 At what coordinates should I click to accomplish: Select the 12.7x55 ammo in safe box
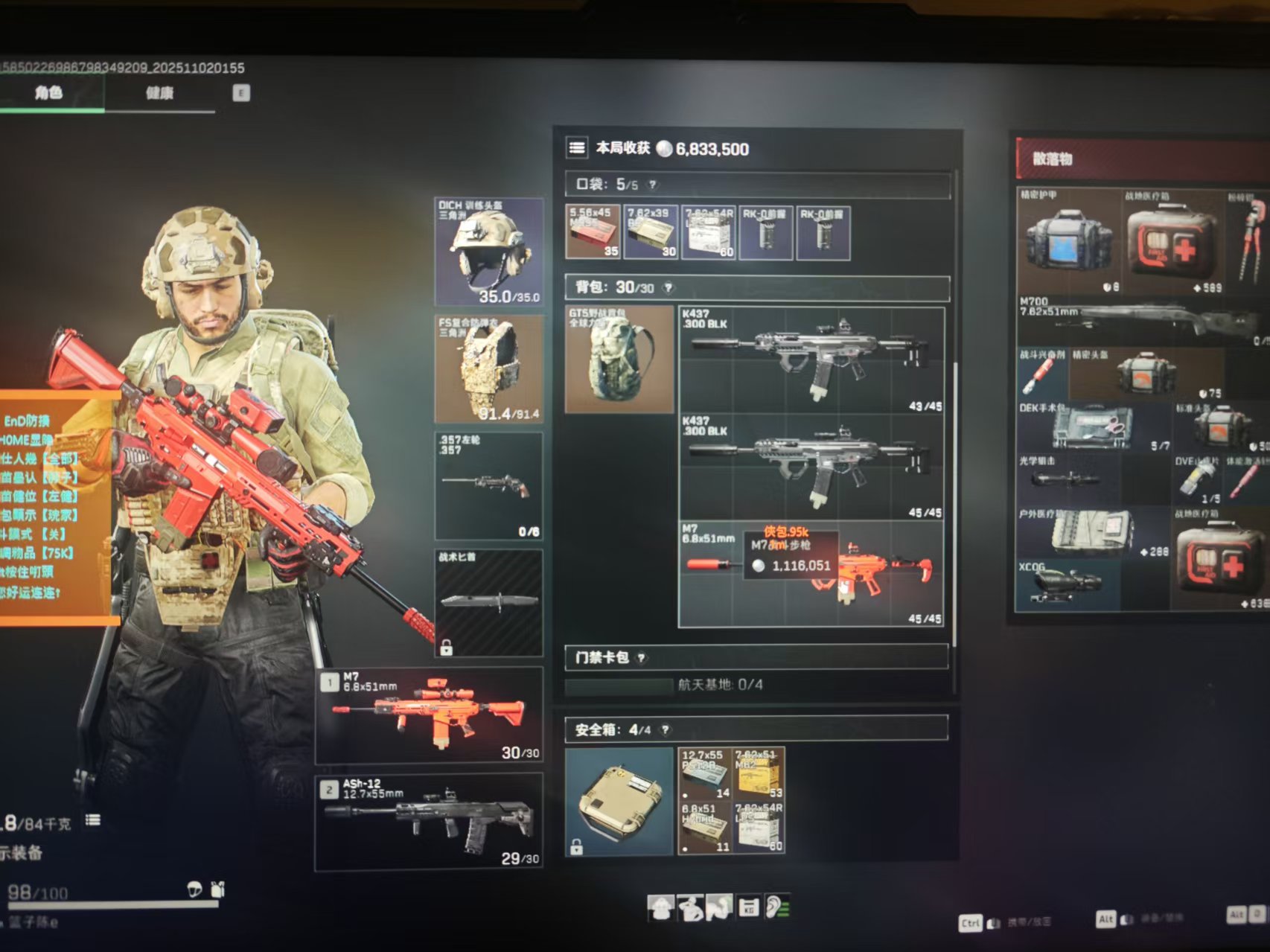pos(705,774)
